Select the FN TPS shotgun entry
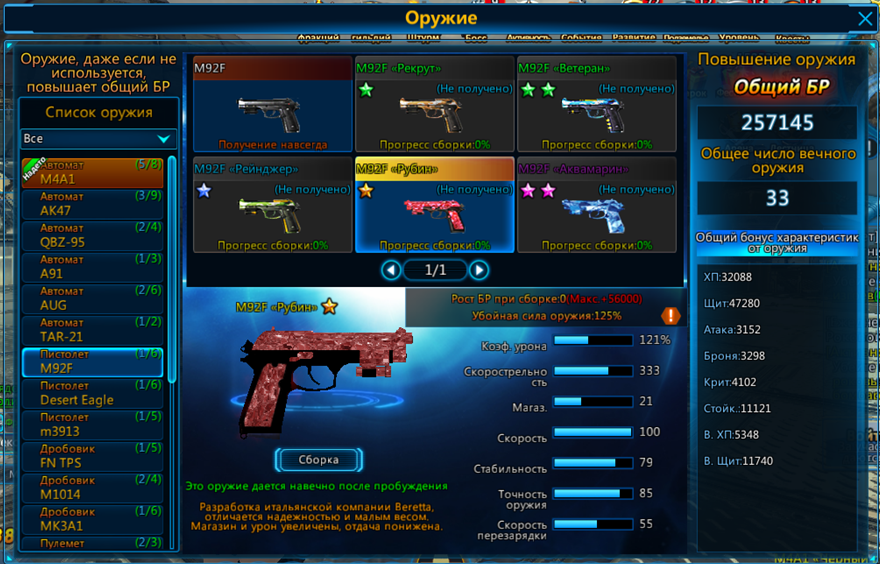This screenshot has width=880, height=564. [x=92, y=457]
